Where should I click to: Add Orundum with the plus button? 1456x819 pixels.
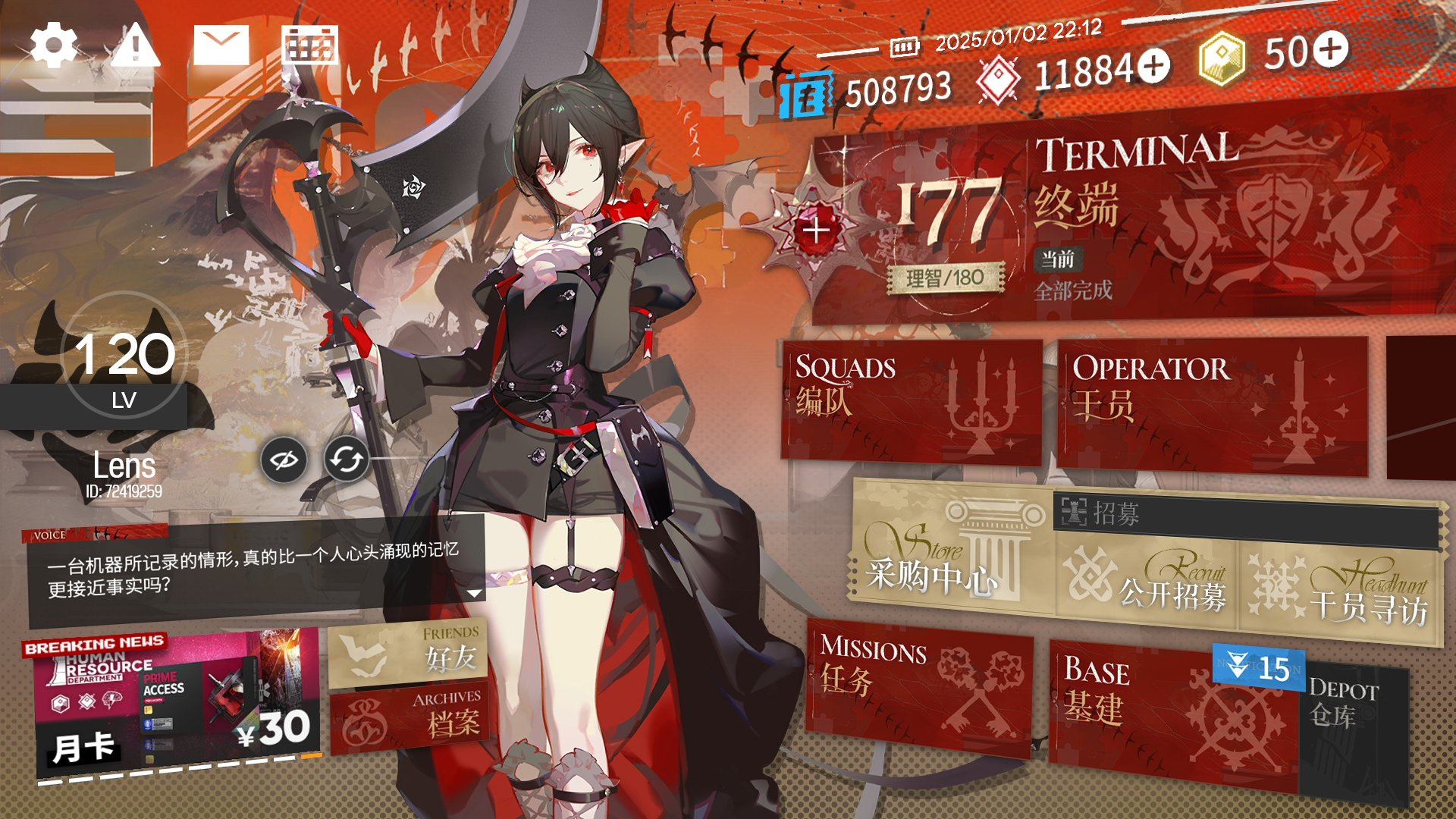pos(1153,67)
